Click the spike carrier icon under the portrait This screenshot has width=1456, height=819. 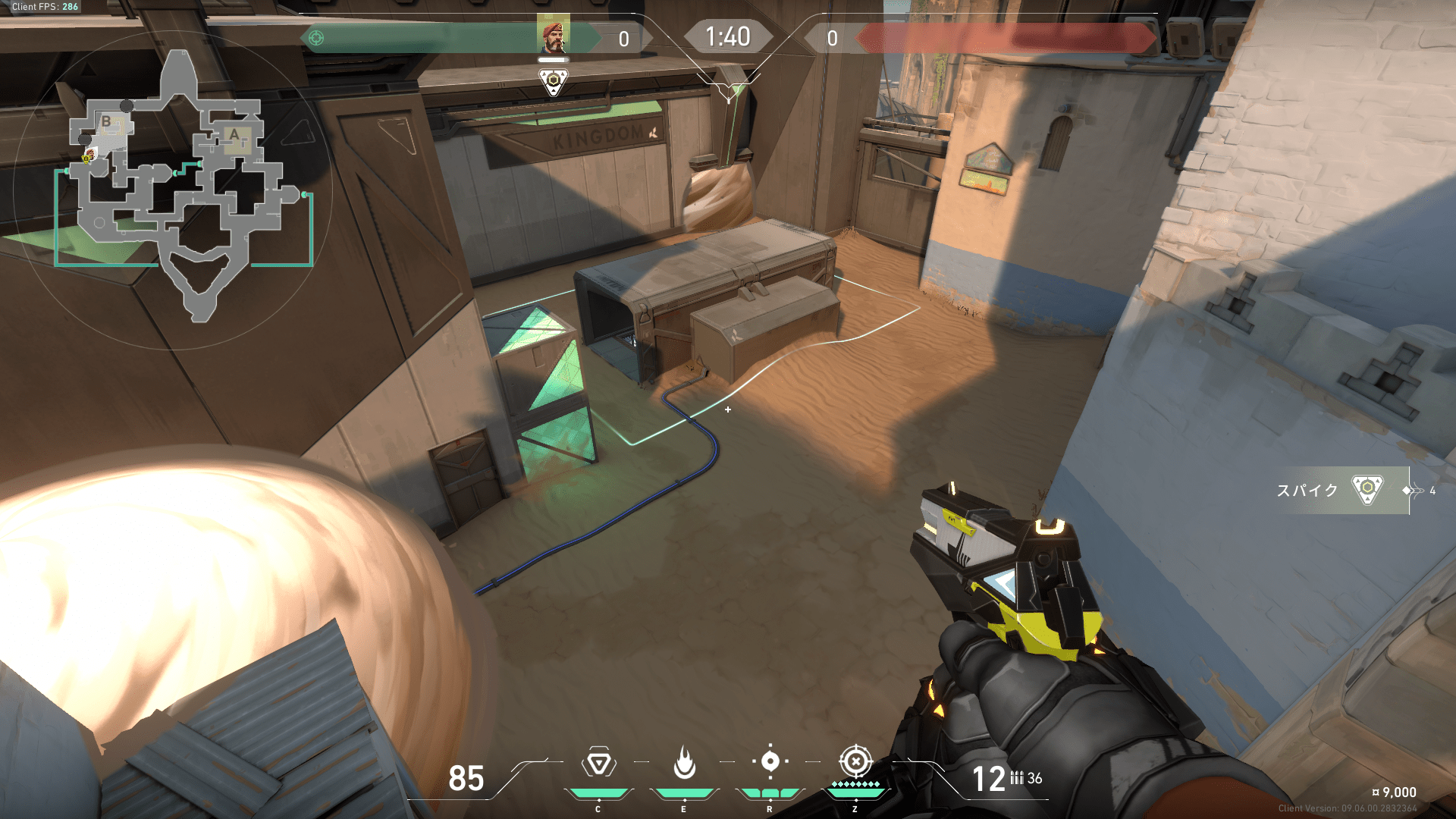(554, 81)
